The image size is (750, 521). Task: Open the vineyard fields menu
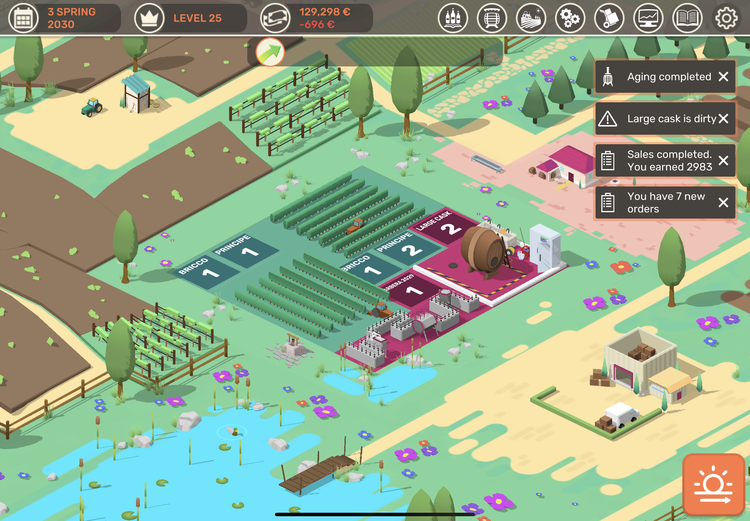tap(531, 17)
